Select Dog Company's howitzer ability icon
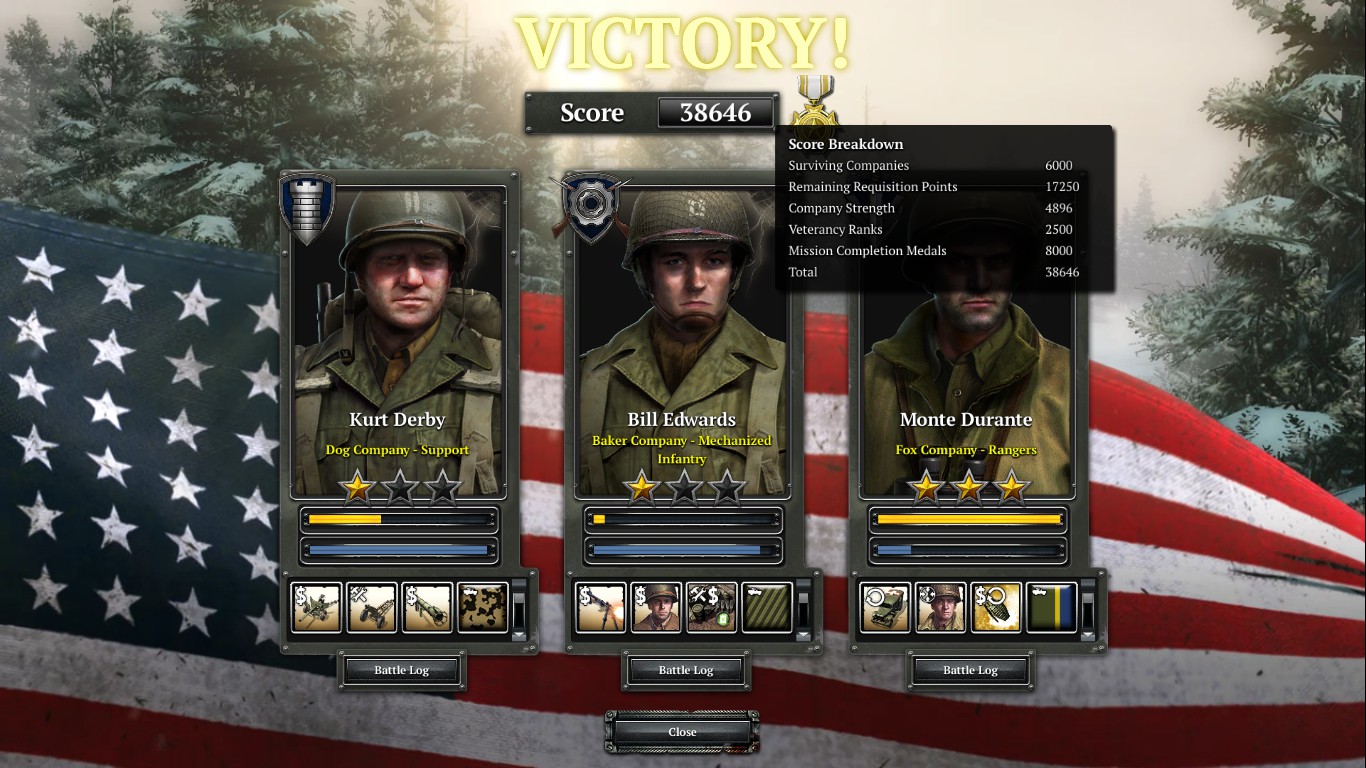 pos(372,608)
